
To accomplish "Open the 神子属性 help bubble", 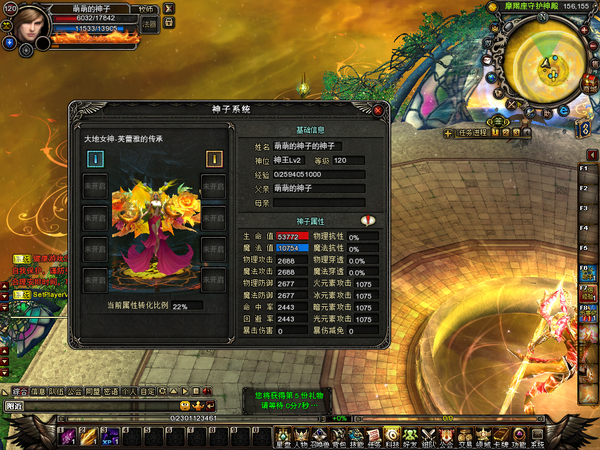I will tap(367, 221).
